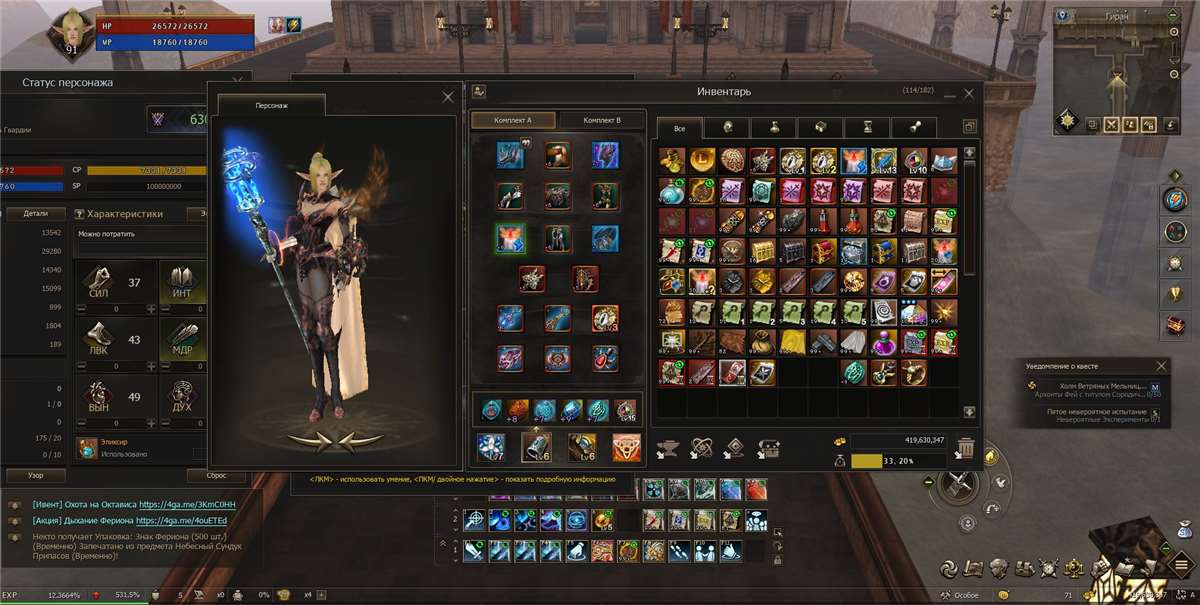Open the Детали stats details
1200x605 pixels.
36,213
